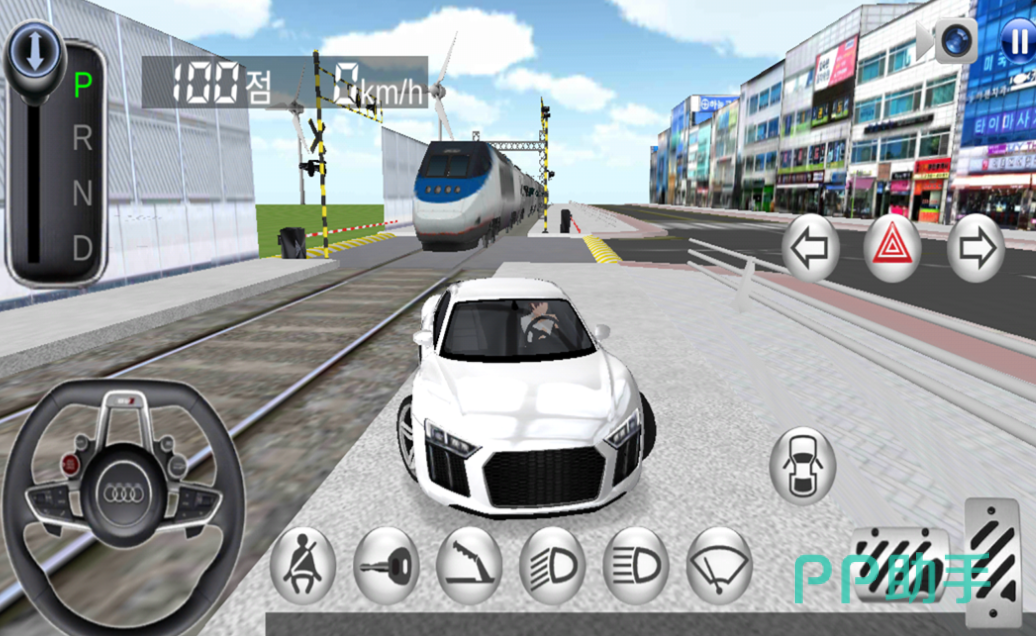
Task: Shift the gear to N
Action: 82,193
